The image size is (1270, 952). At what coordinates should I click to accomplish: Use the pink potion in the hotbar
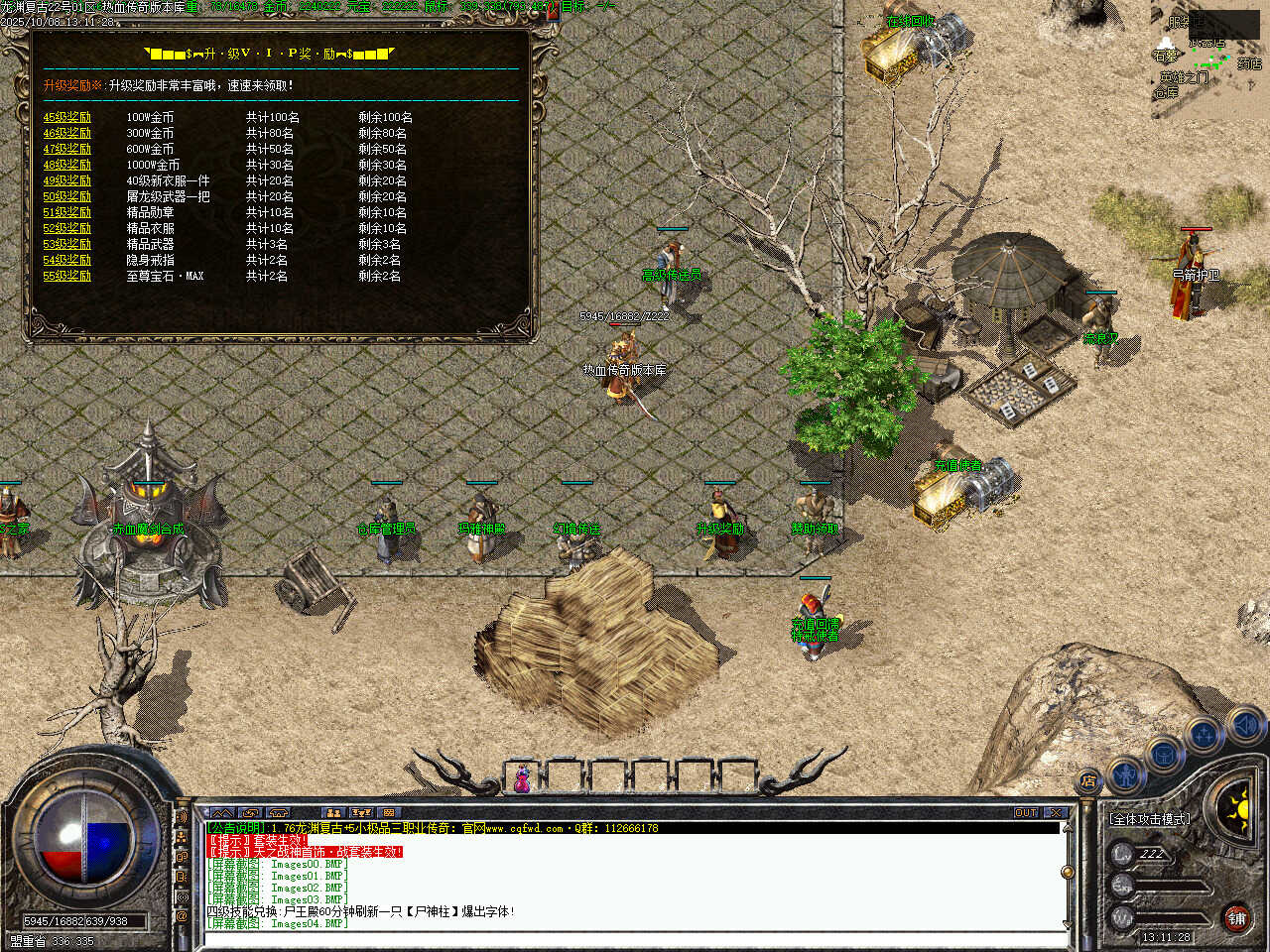click(x=522, y=778)
